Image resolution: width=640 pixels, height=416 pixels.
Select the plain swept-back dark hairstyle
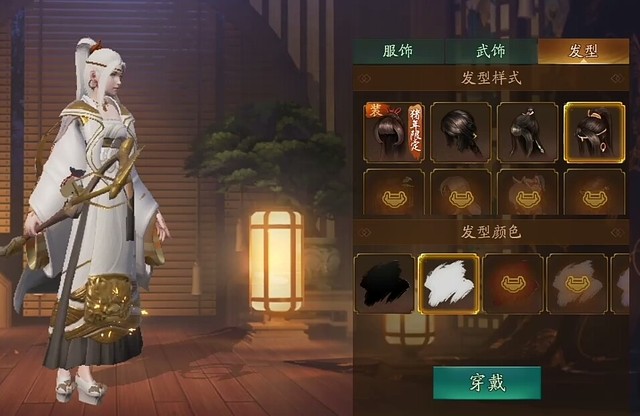pos(460,132)
